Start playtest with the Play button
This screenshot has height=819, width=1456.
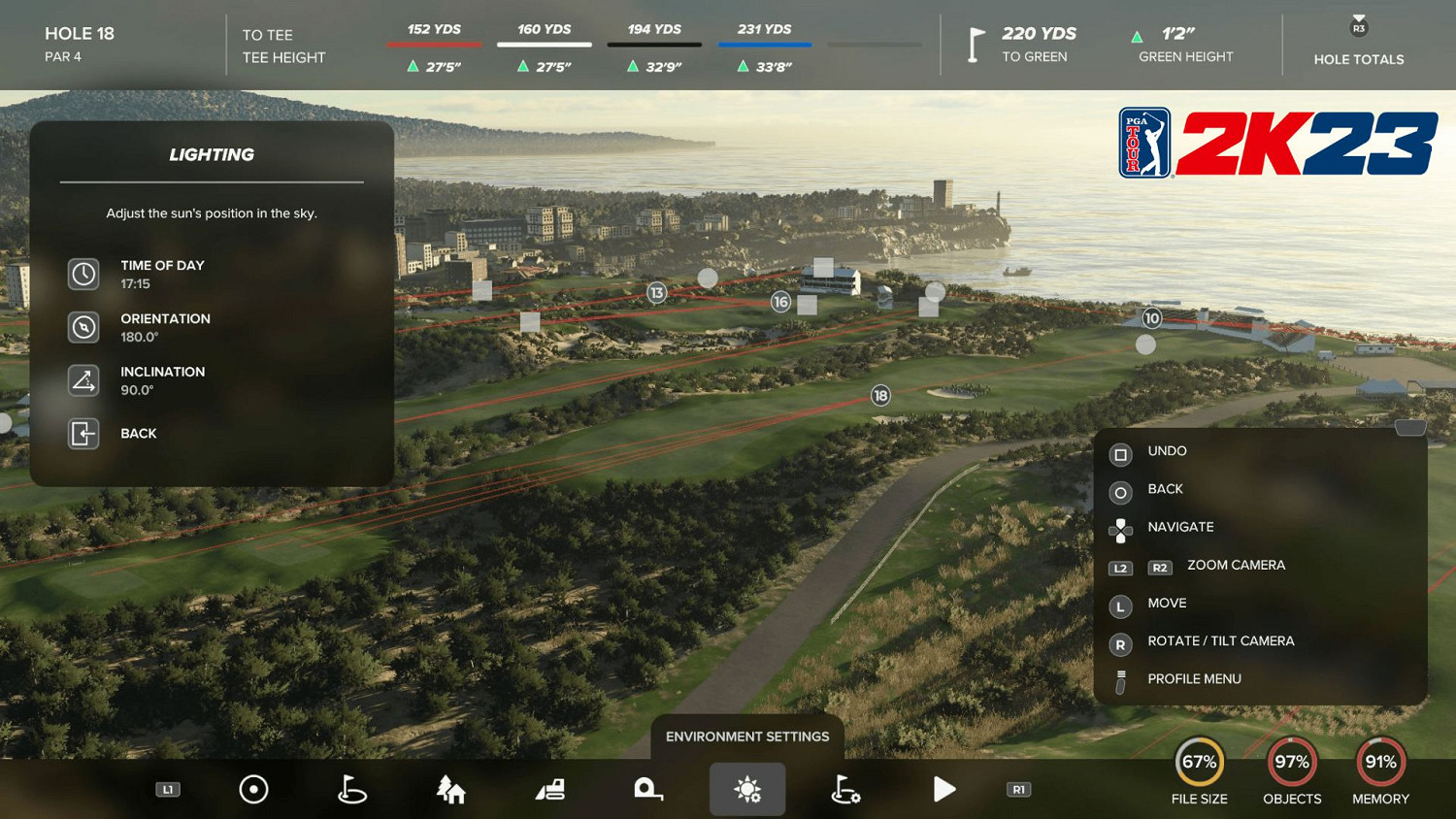[944, 789]
